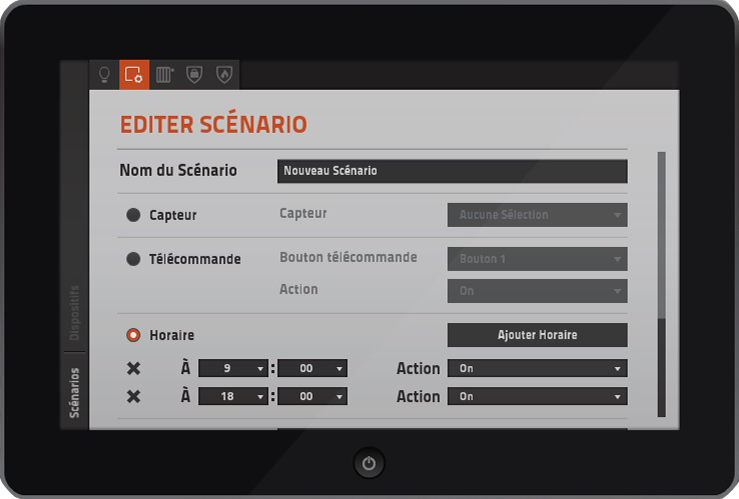The width and height of the screenshot is (739, 499).
Task: Open the flame shield fire tab
Action: pos(224,74)
